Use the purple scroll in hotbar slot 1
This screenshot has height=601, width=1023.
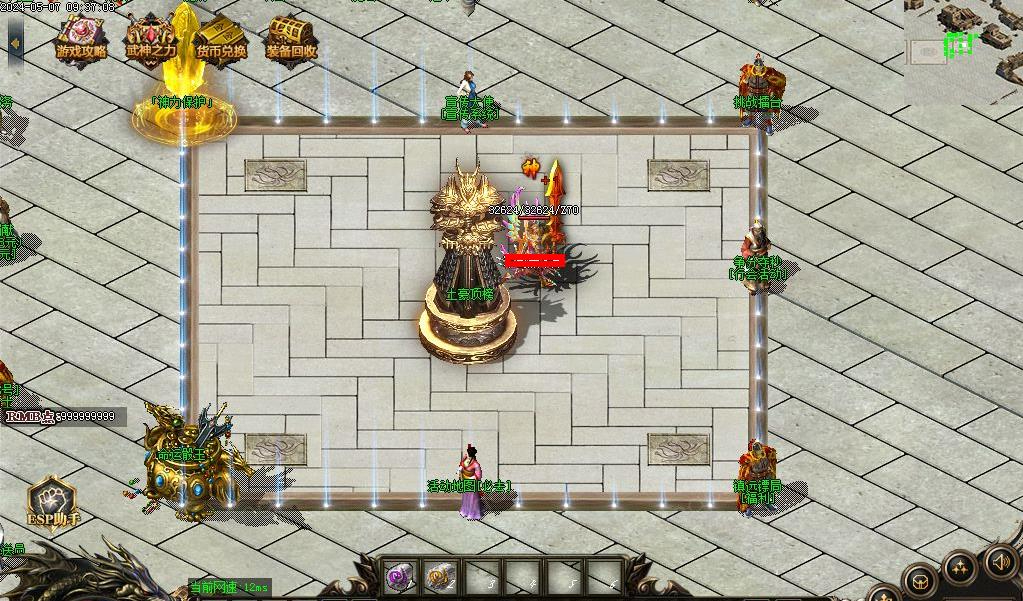[x=401, y=576]
